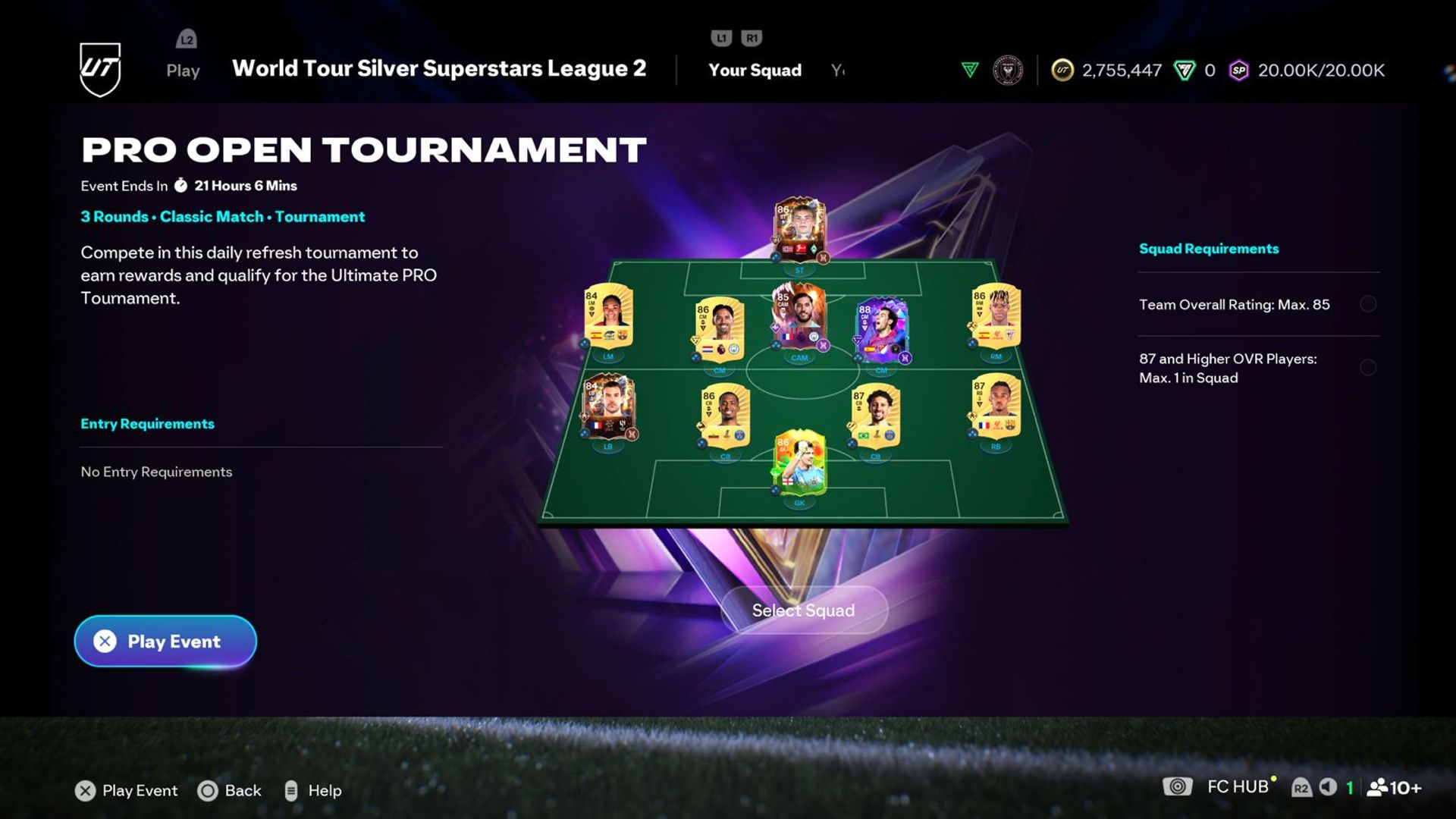Open the Your Squad tab
Screen dimensions: 1456x819
tap(755, 71)
